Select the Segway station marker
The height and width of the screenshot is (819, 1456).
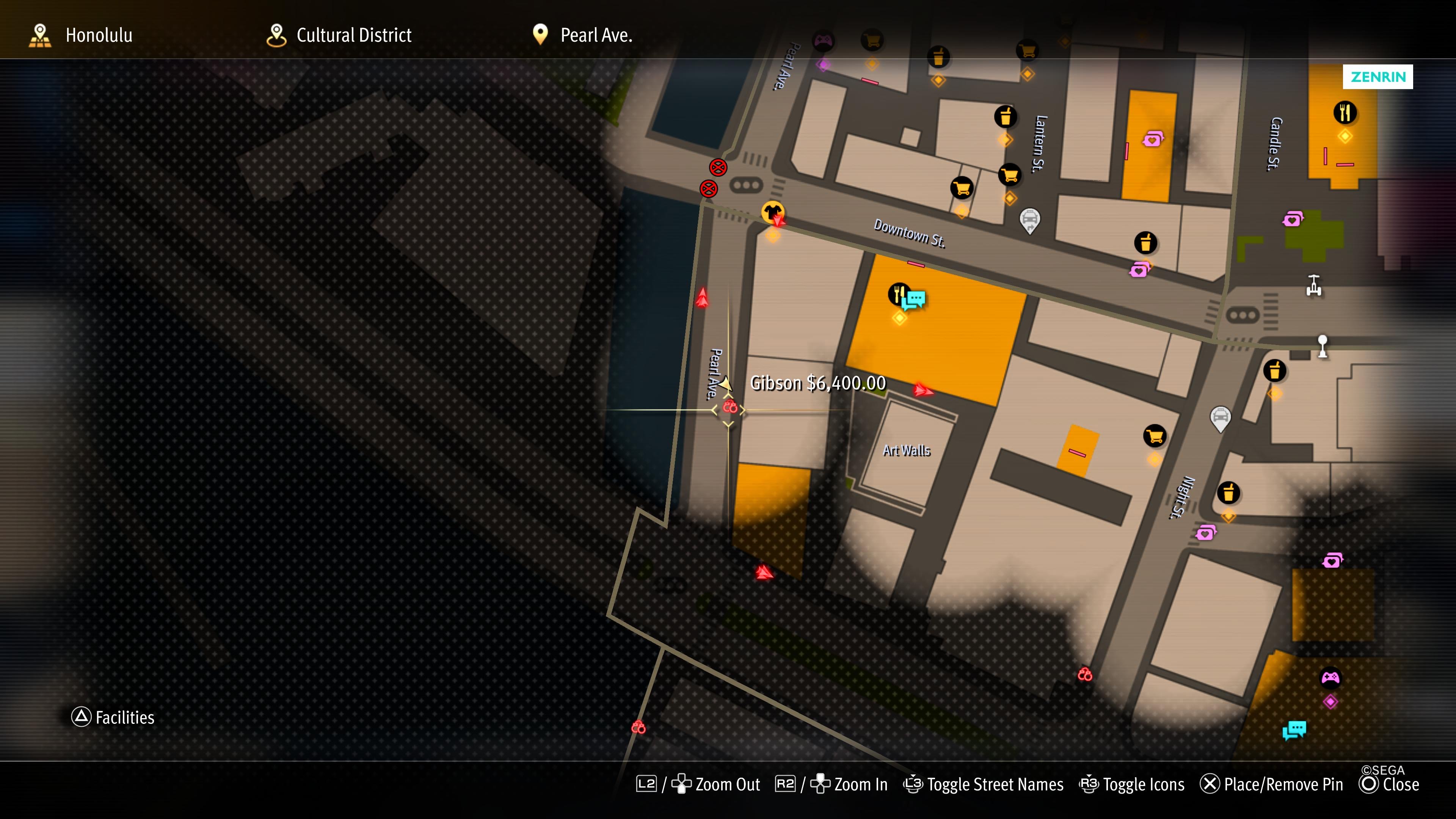(1313, 285)
